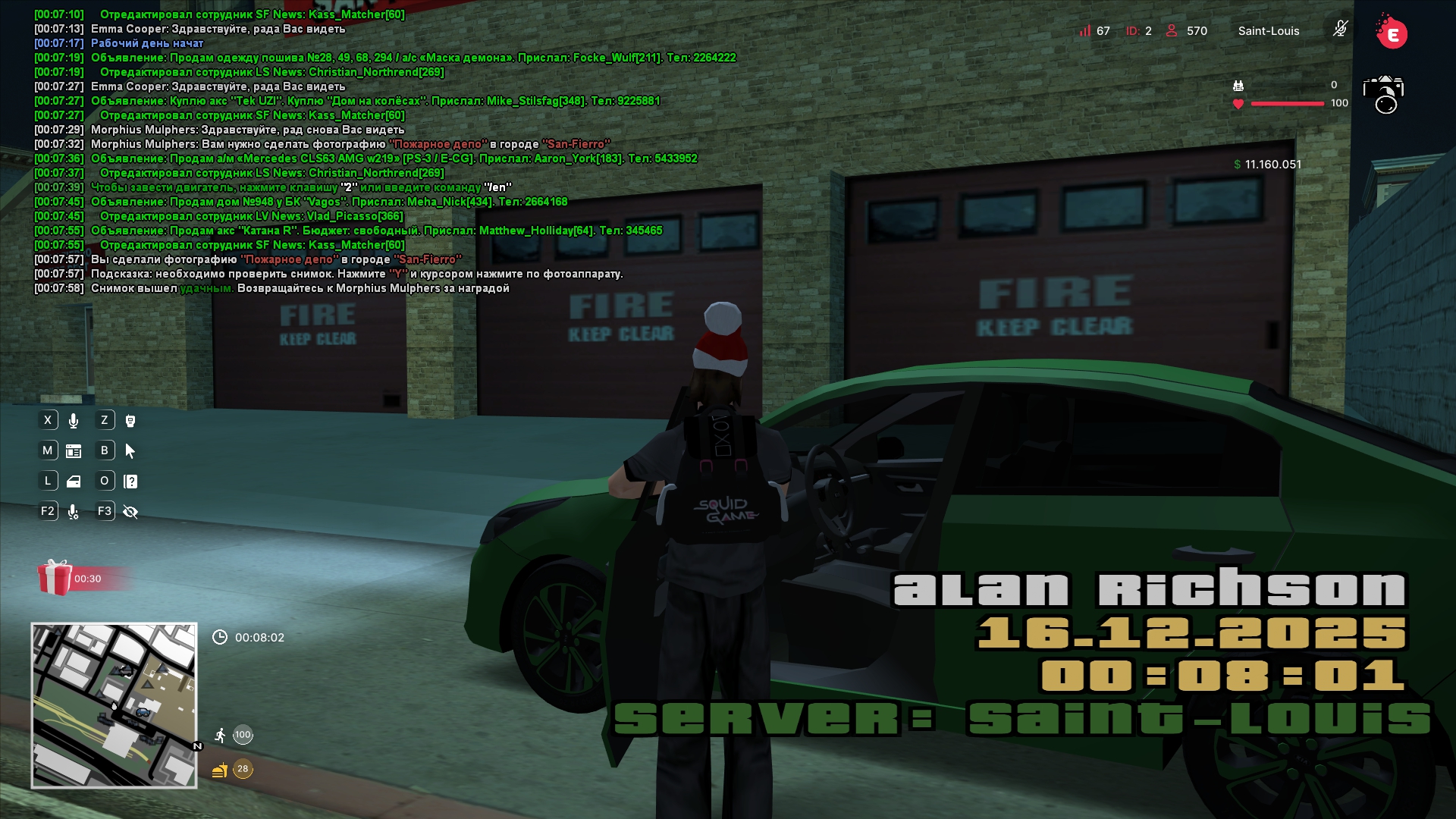Screen dimensions: 1456x819
Task: Toggle the car door lock icon
Action: click(74, 482)
